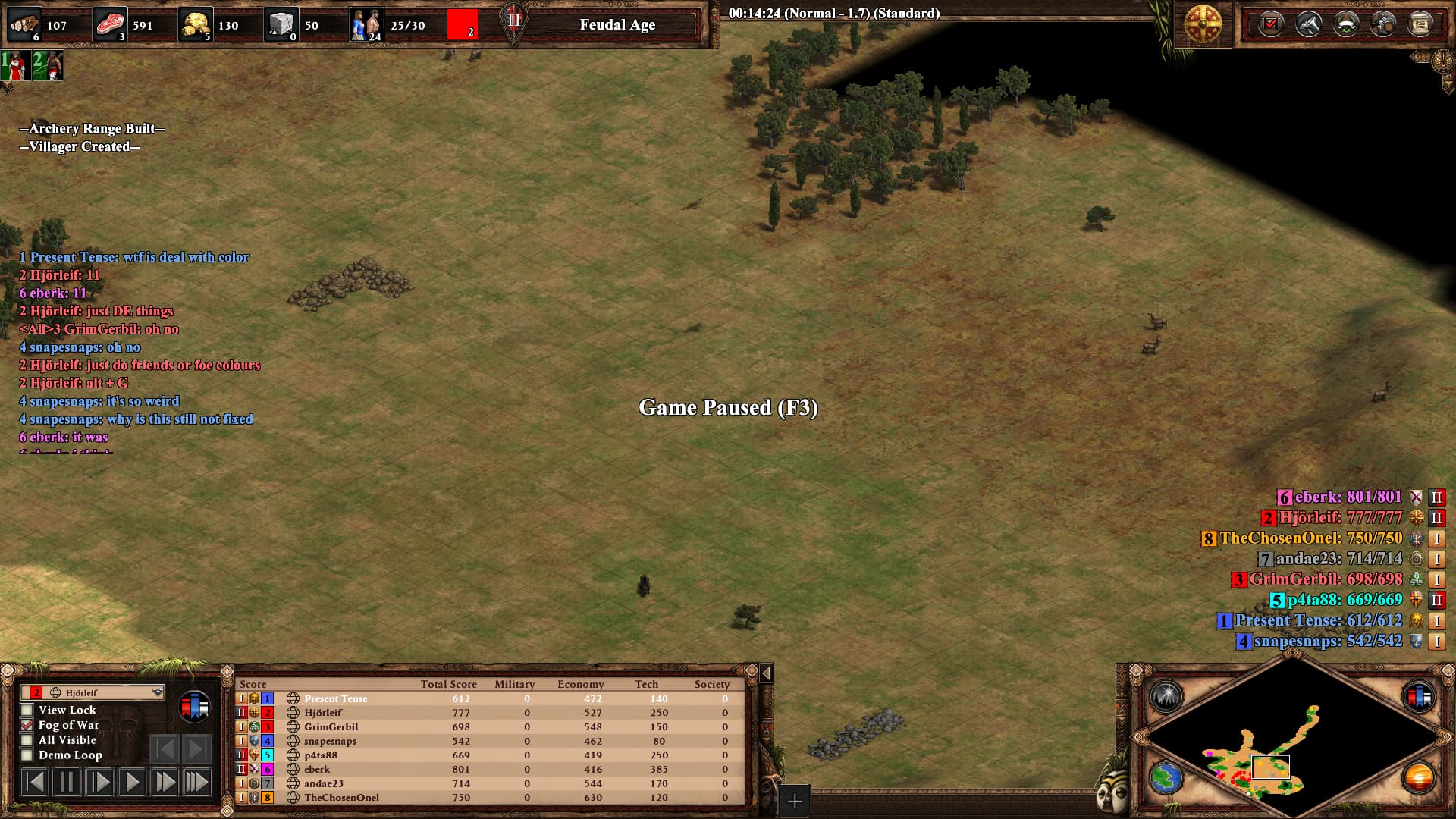Viewport: 1456px width, 819px height.
Task: Set fastest replay speed with triple arrows
Action: click(x=197, y=782)
